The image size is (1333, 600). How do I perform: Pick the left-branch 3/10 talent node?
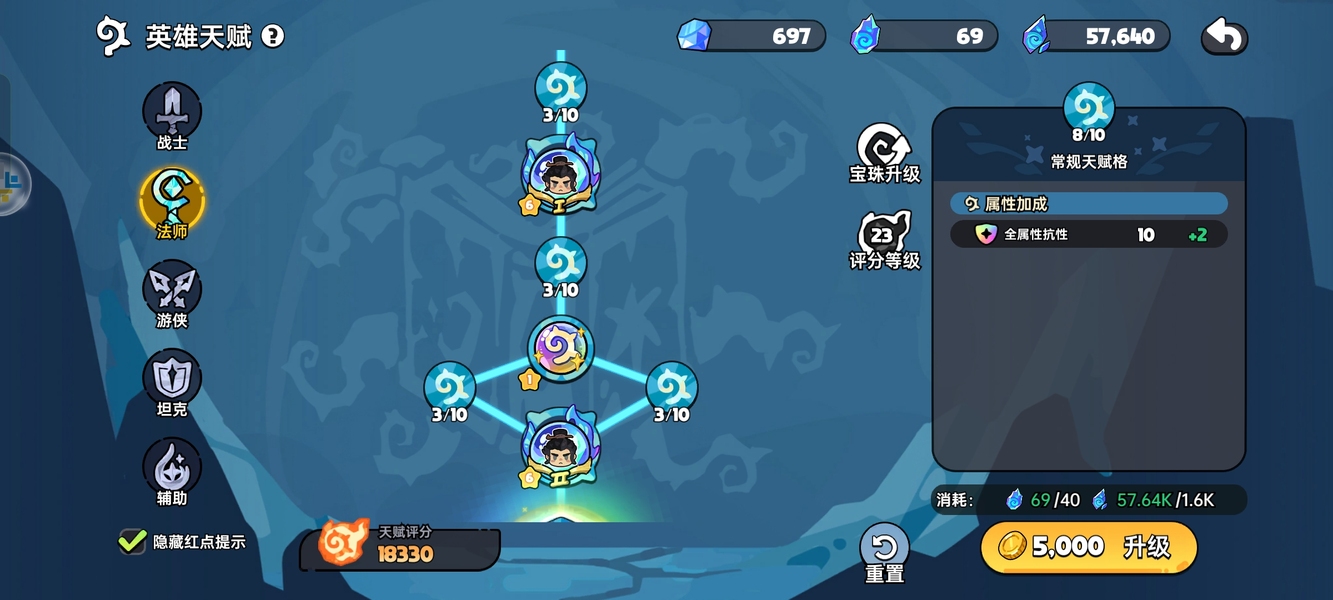450,388
